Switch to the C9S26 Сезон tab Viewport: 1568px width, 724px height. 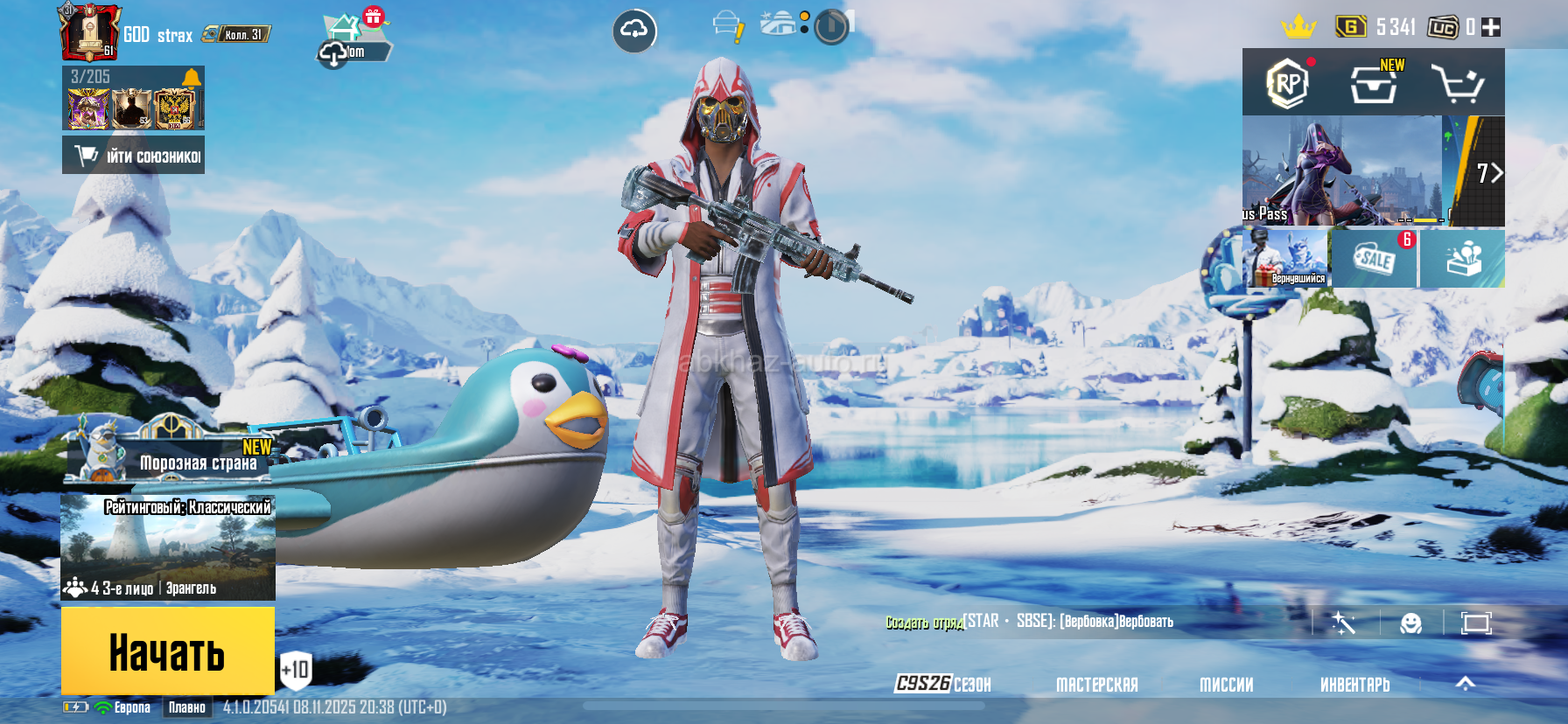pos(943,684)
